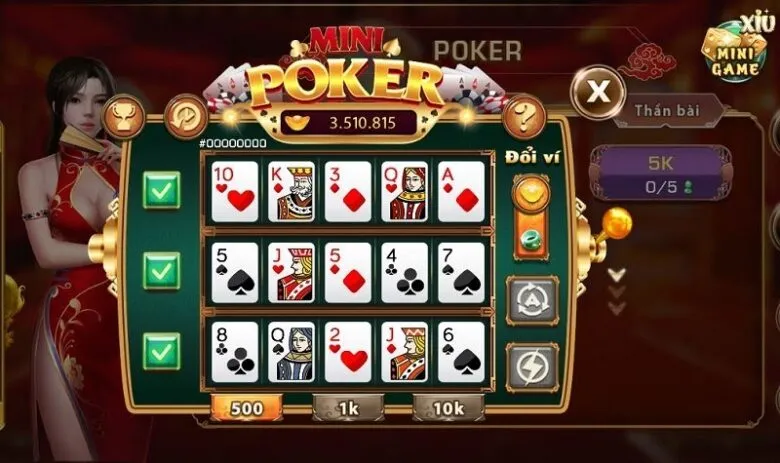The height and width of the screenshot is (463, 780).
Task: Select the 5K room entry
Action: tap(659, 172)
